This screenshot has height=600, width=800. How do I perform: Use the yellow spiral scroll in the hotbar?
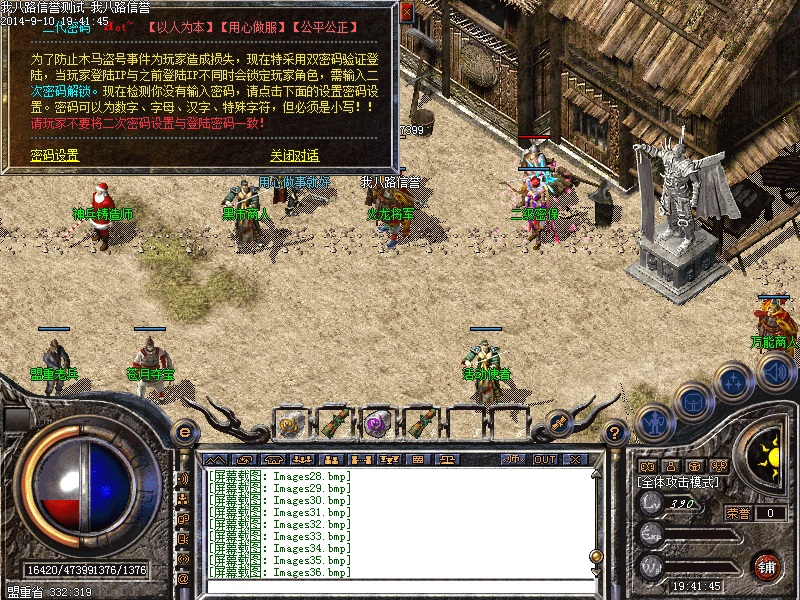pos(291,423)
